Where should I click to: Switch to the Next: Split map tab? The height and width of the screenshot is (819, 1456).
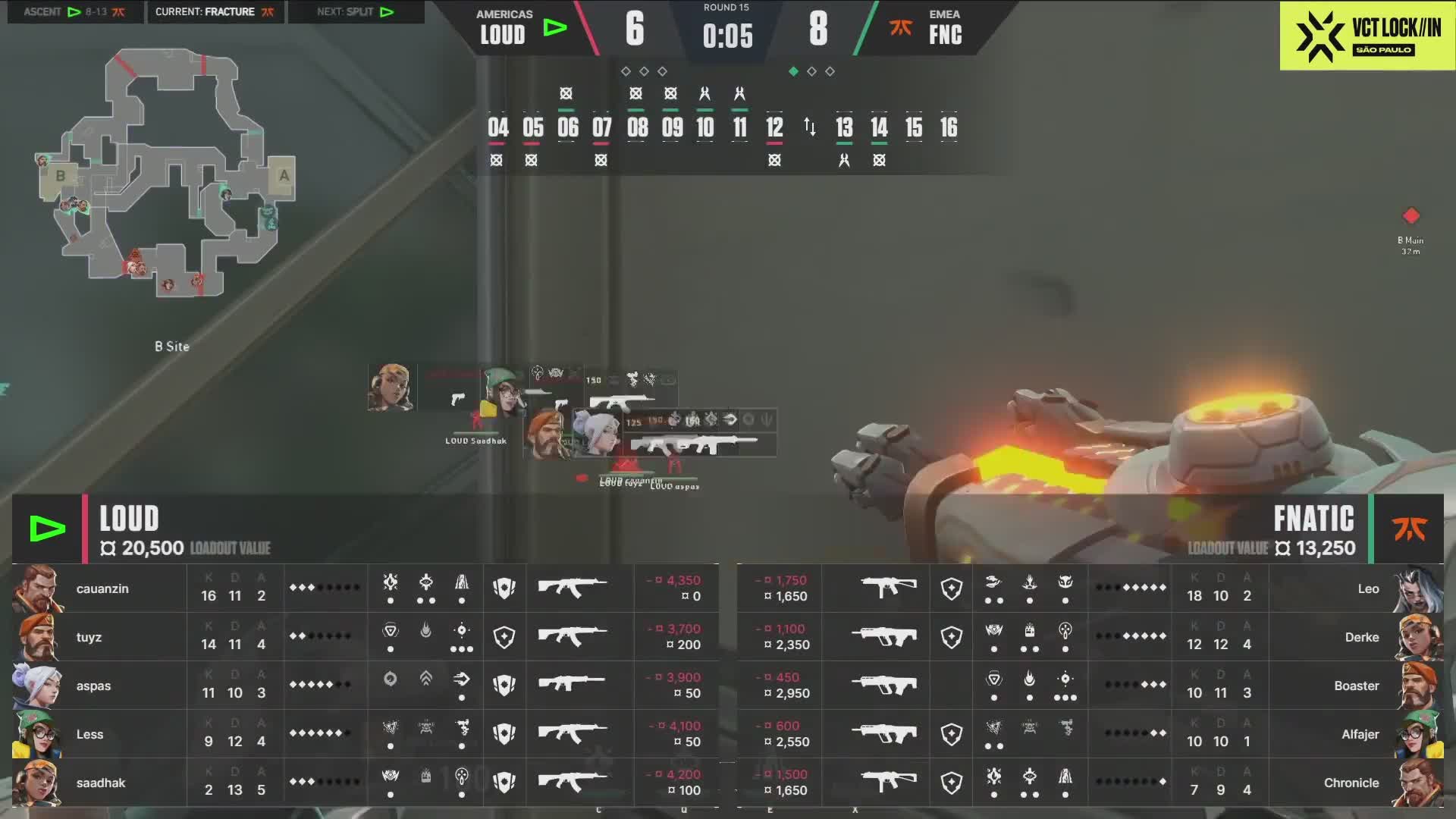355,12
